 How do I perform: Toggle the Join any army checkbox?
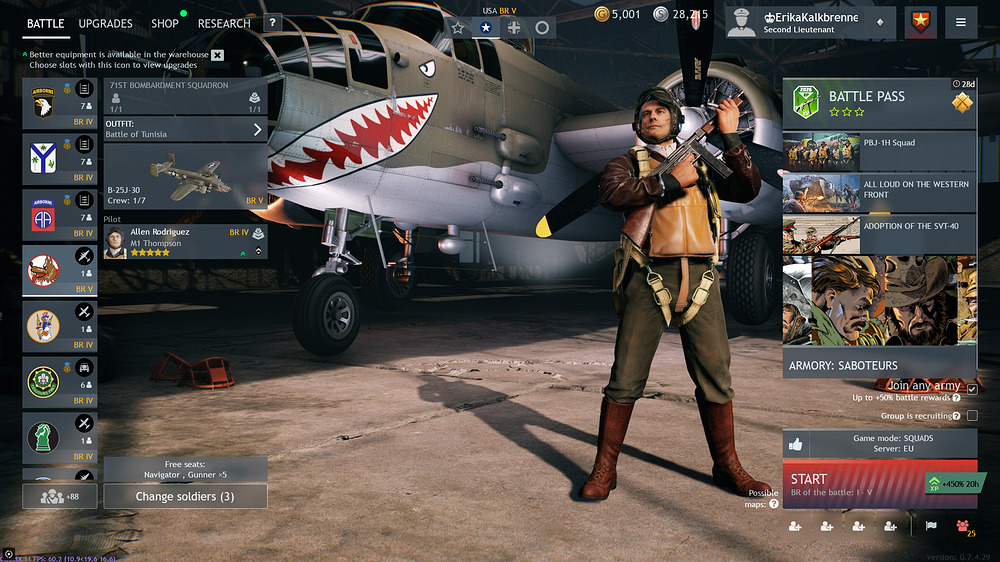pyautogui.click(x=972, y=388)
